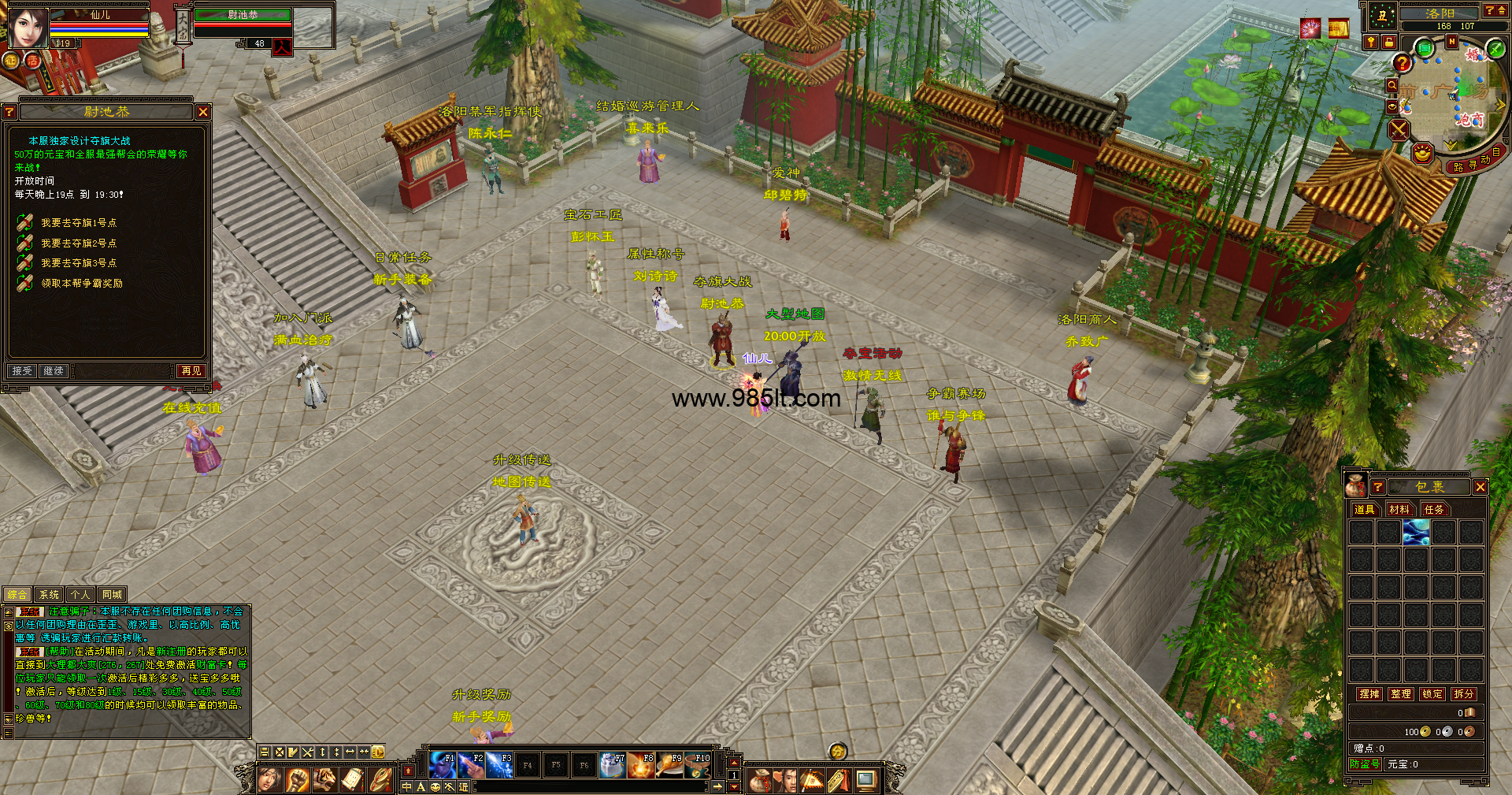
Task: Use the F8 fire skill slot
Action: pyautogui.click(x=641, y=765)
